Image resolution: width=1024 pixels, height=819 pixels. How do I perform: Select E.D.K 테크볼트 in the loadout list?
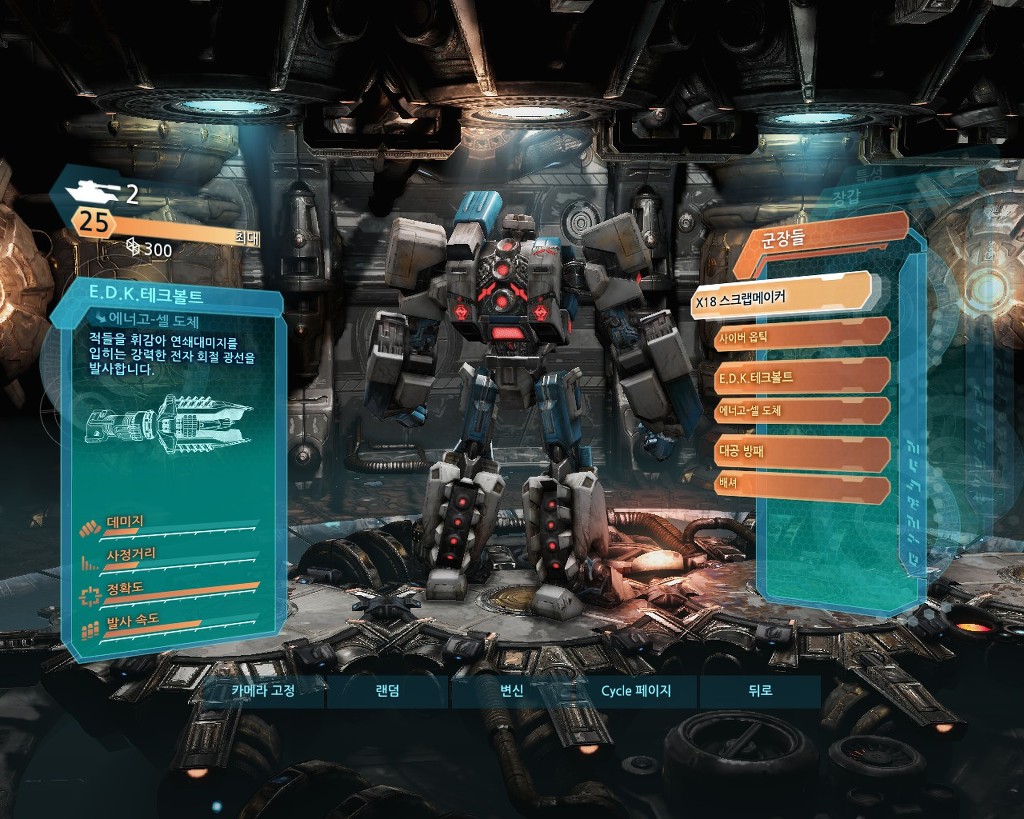[800, 376]
